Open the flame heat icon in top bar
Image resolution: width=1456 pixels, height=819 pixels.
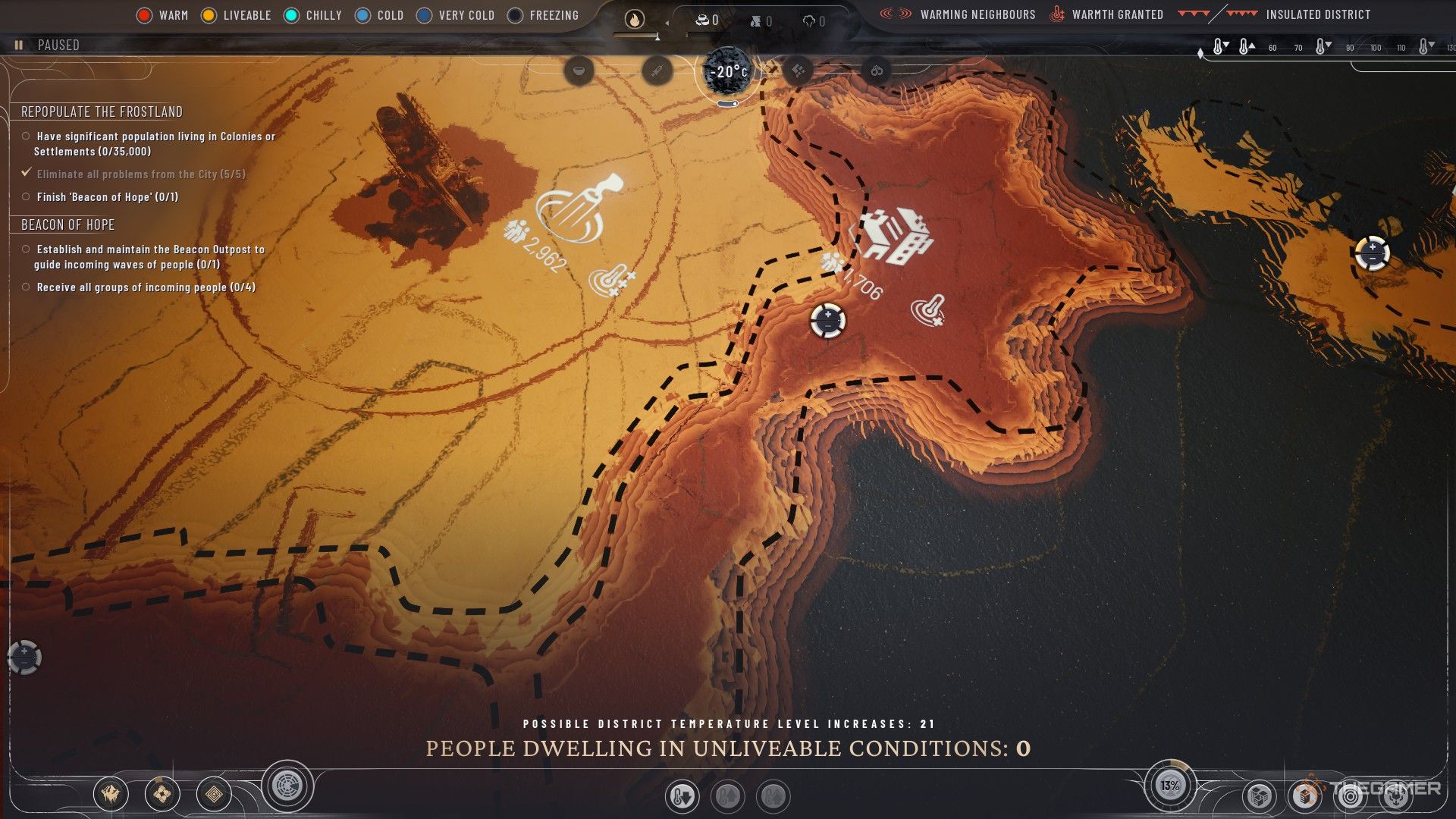[x=634, y=20]
